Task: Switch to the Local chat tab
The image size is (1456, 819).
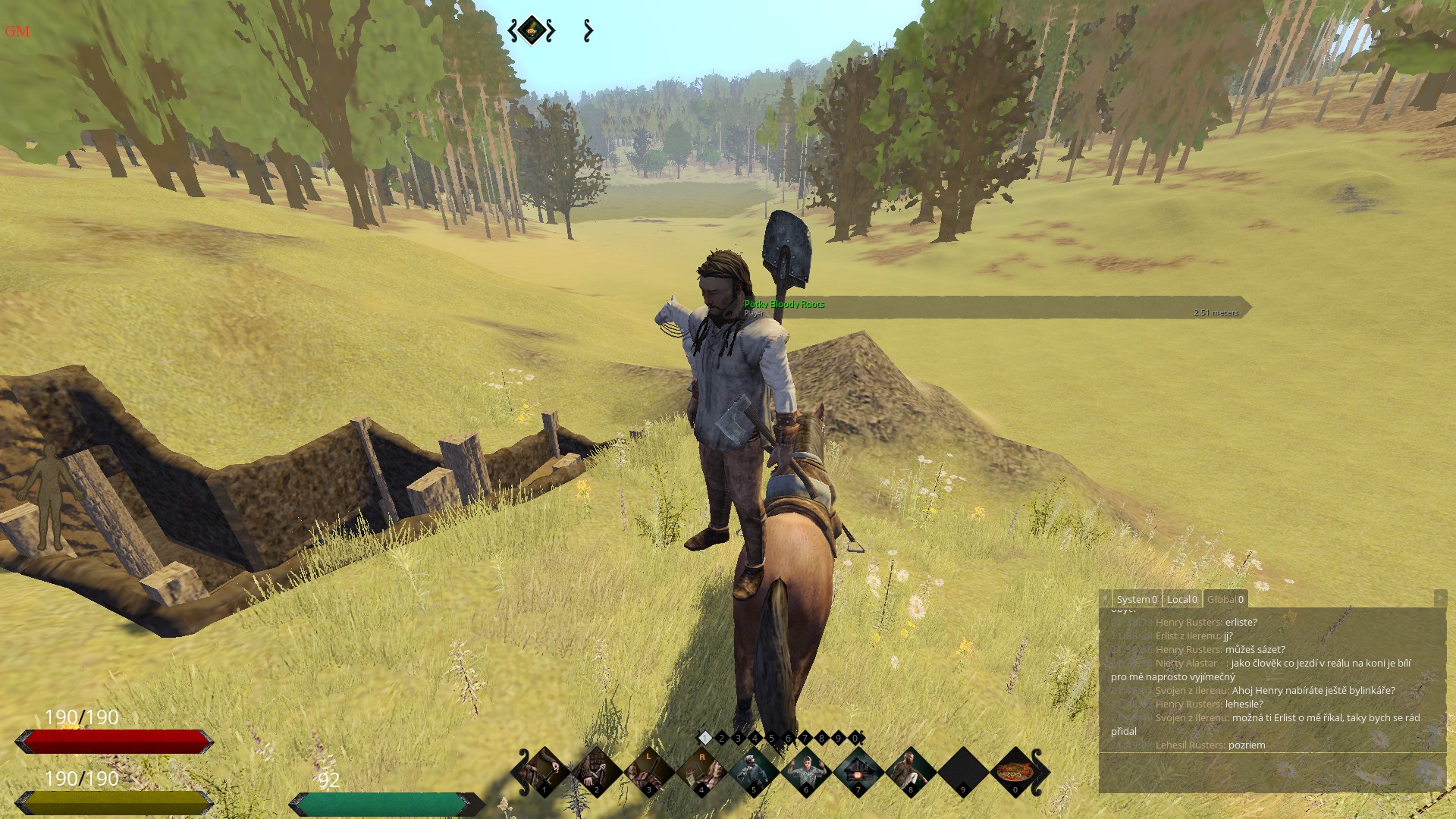Action: [x=1181, y=599]
